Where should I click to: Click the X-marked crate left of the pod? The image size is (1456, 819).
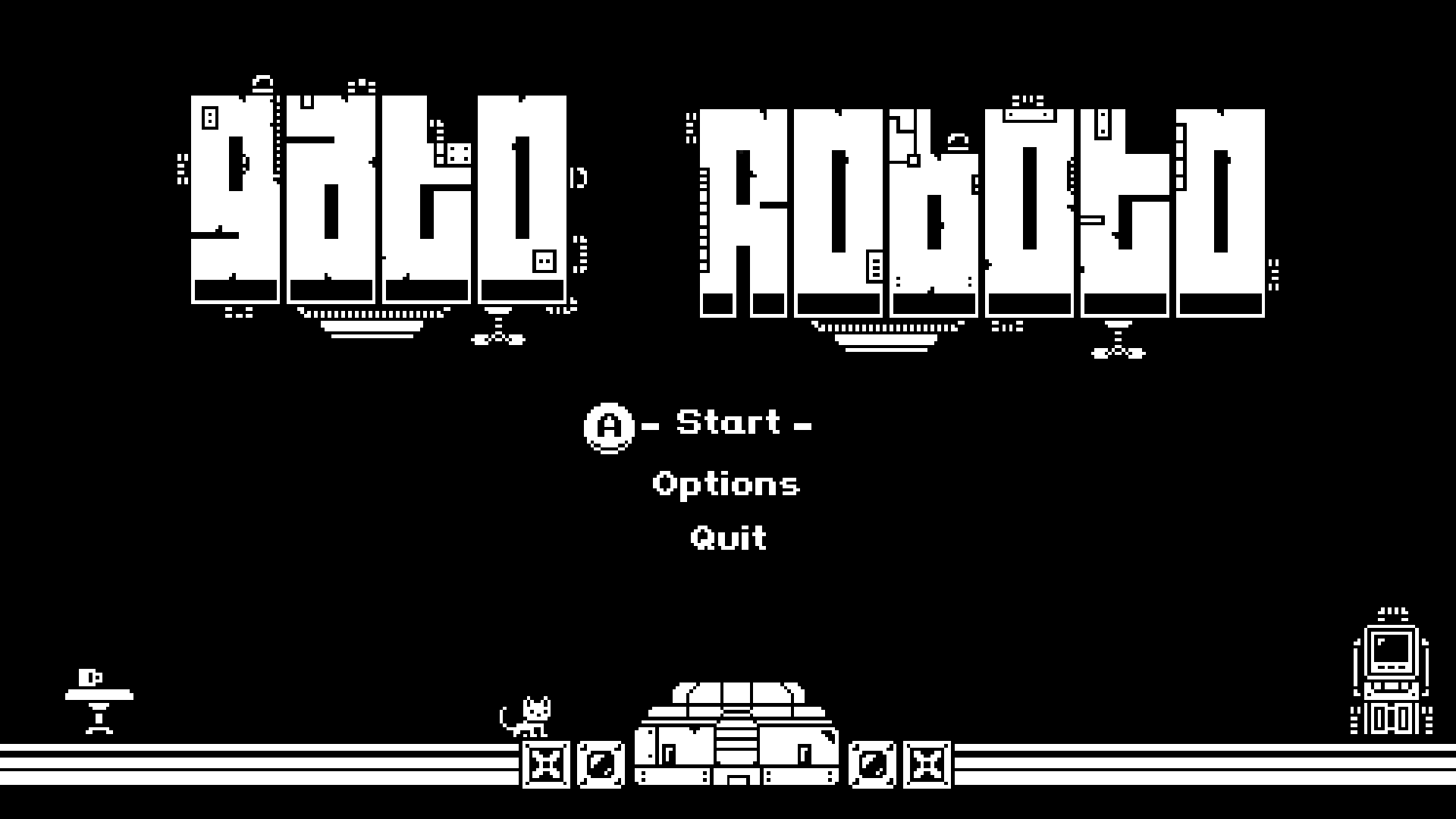tap(544, 766)
